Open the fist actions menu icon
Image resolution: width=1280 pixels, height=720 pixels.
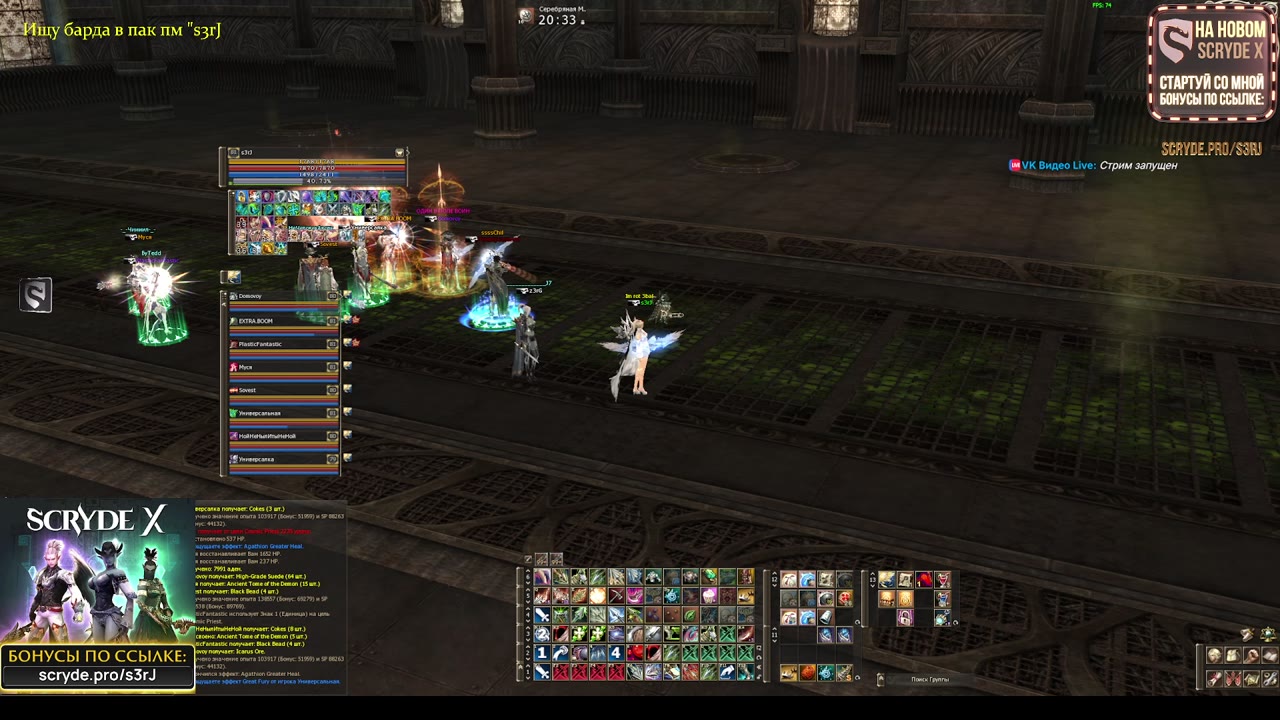(x=1251, y=656)
